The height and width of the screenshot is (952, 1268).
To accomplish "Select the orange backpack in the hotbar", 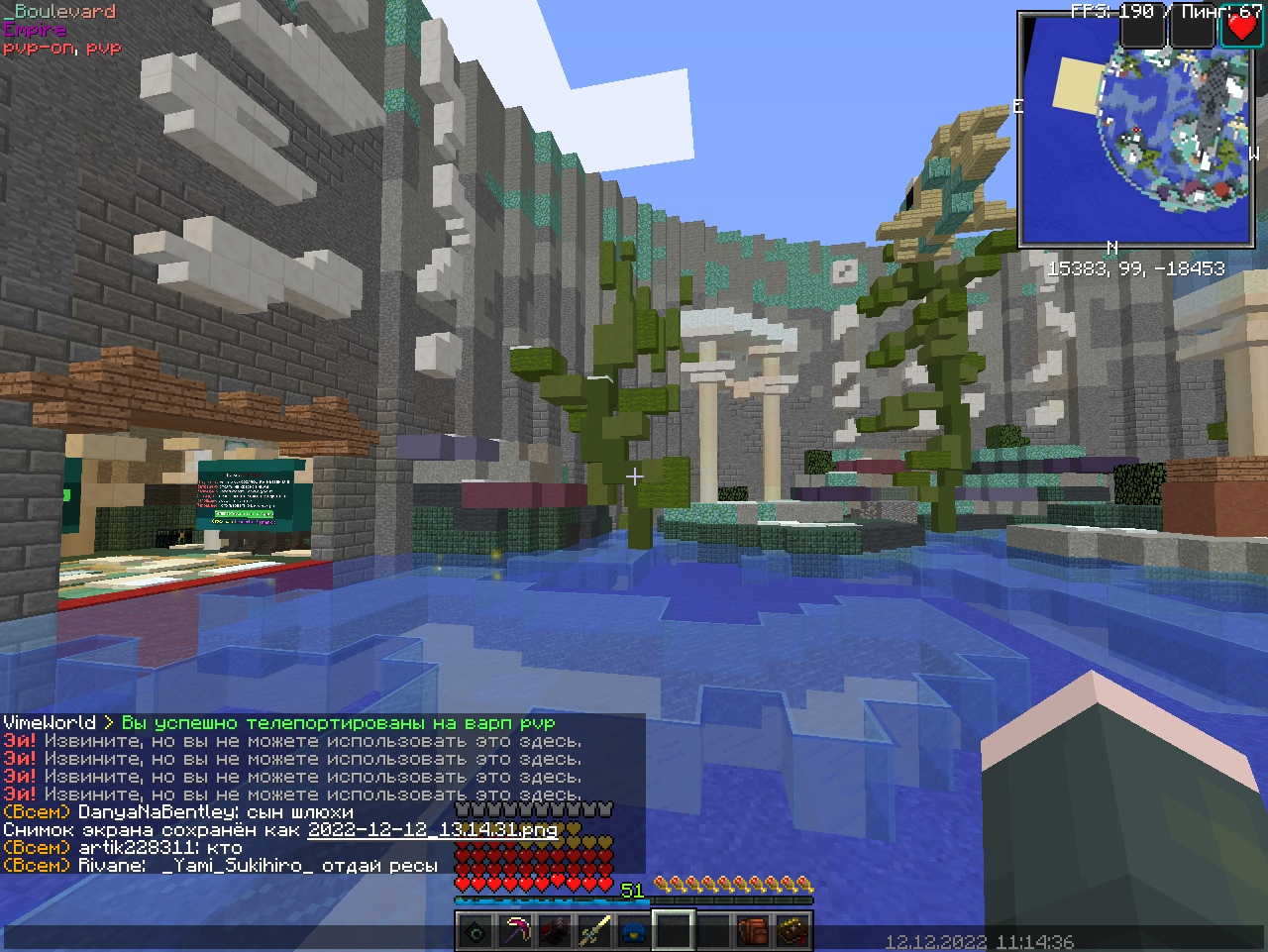I will [752, 929].
